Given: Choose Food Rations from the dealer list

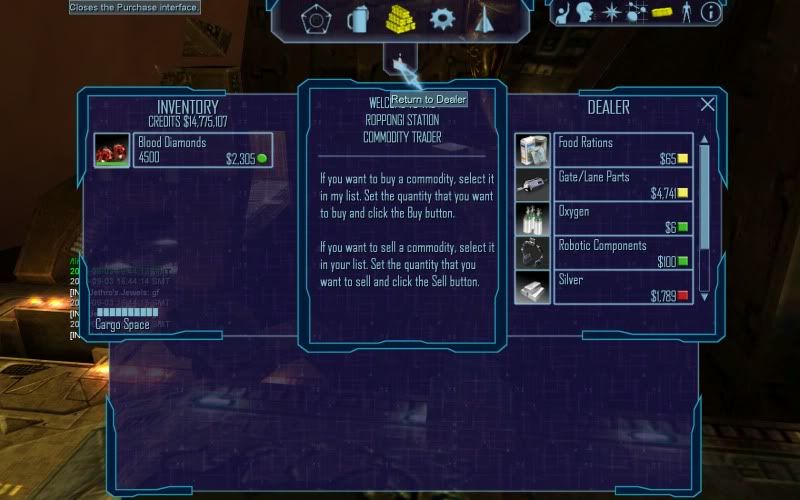Looking at the screenshot, I should [x=605, y=150].
